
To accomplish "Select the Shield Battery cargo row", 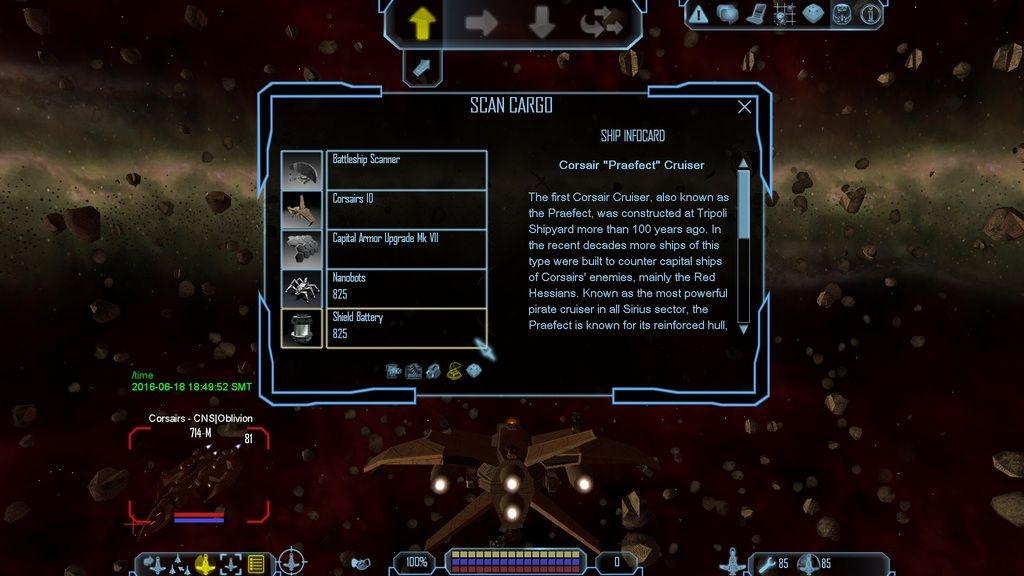I will [406, 328].
